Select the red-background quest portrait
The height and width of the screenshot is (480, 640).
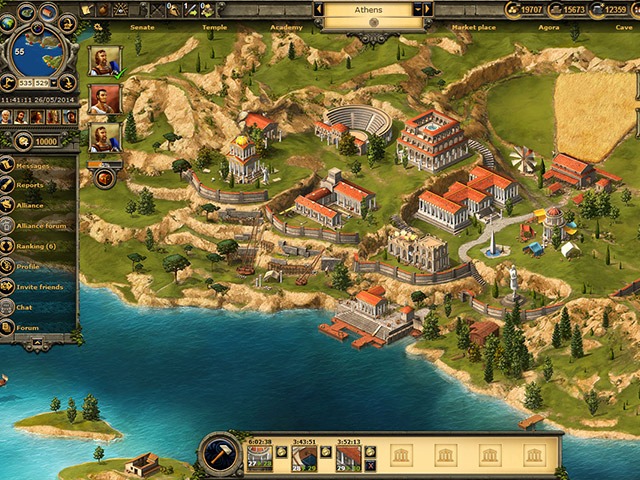(x=104, y=99)
